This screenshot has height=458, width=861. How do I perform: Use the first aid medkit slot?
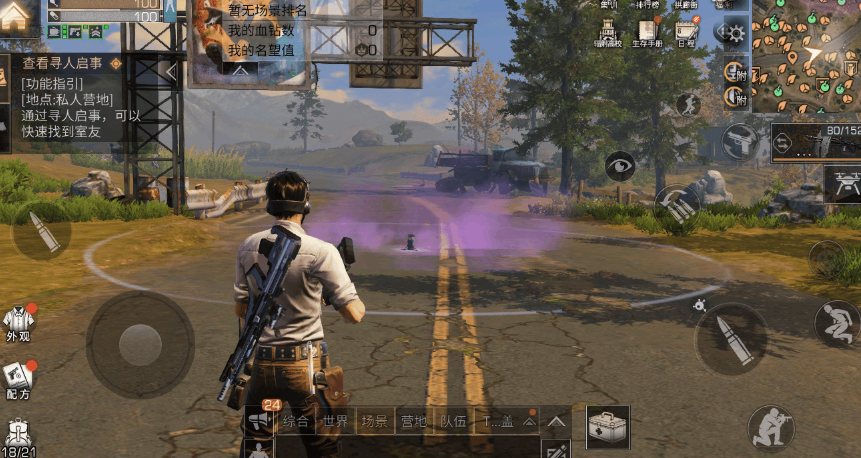click(607, 427)
